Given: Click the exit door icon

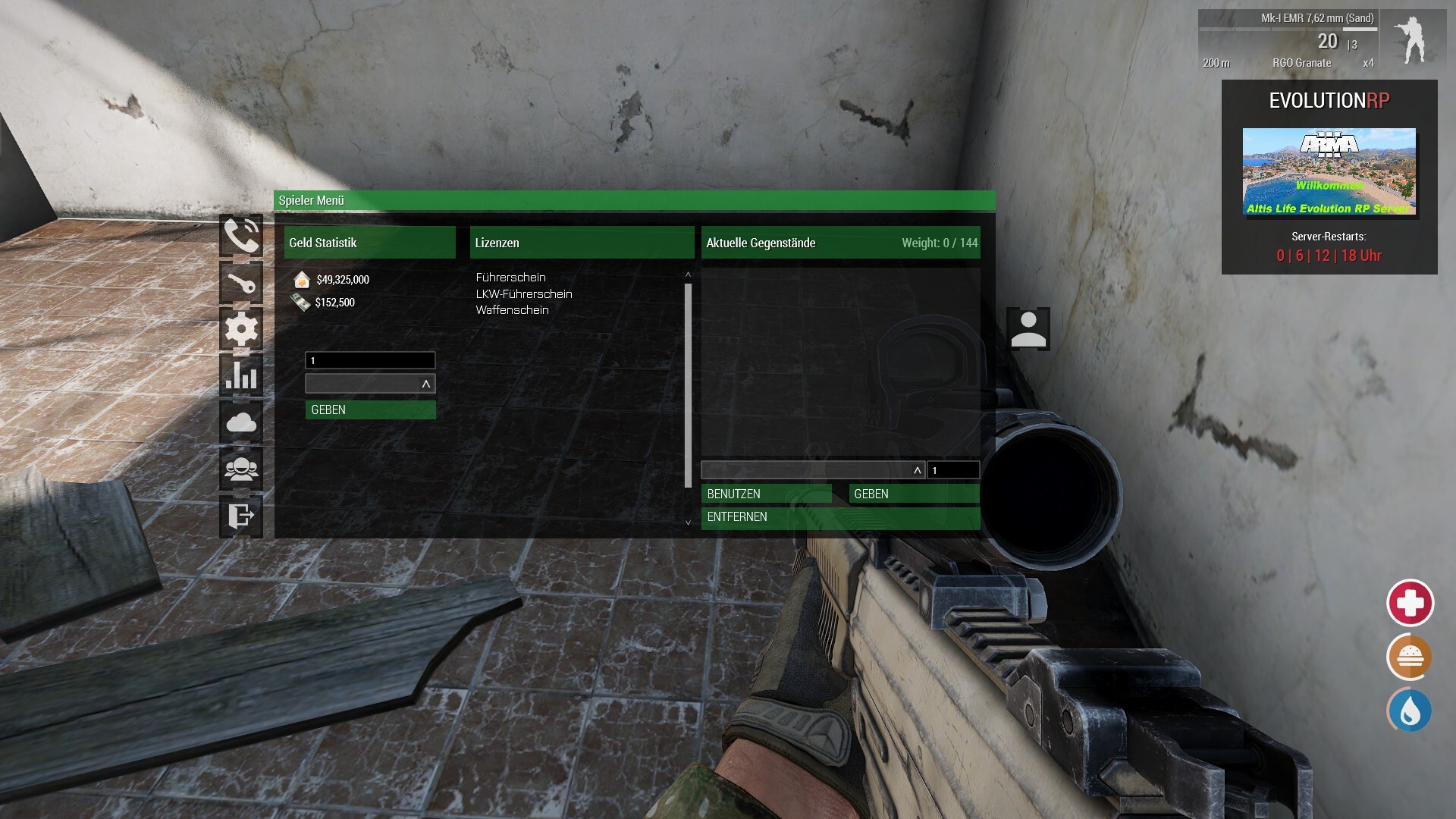Looking at the screenshot, I should pos(241,516).
